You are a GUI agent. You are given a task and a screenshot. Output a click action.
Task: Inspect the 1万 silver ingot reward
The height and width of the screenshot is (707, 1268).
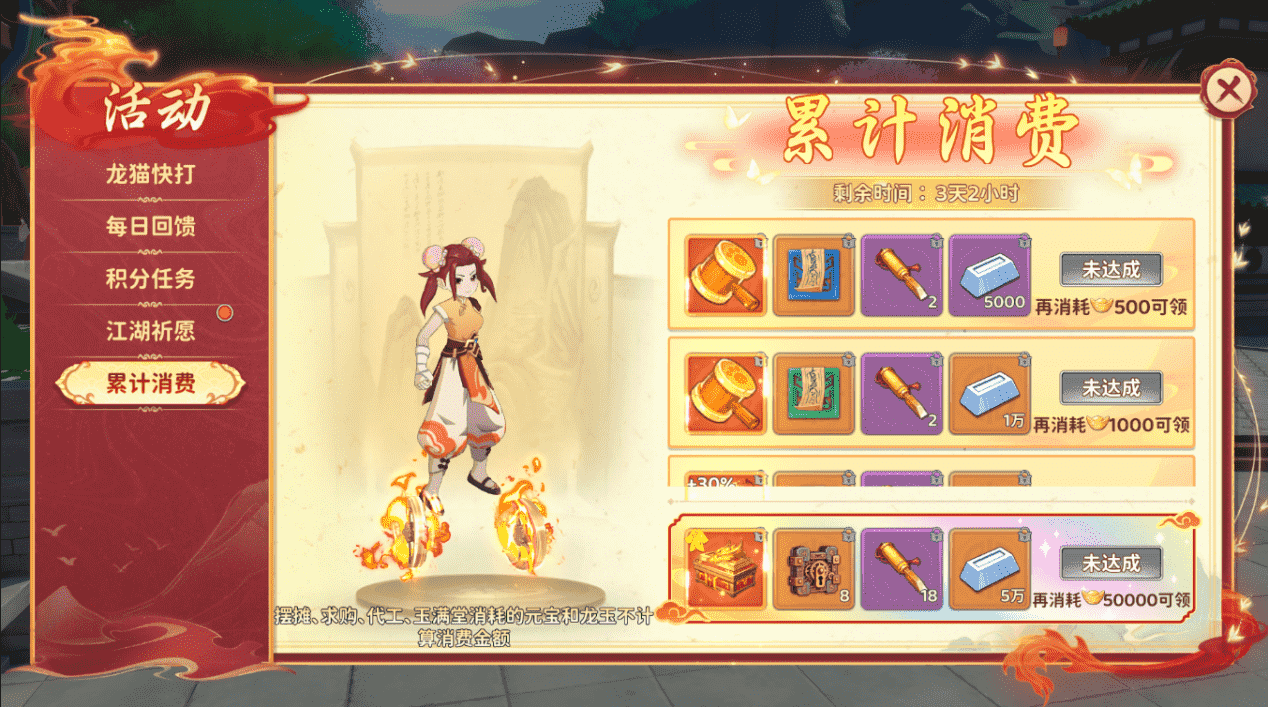point(988,393)
